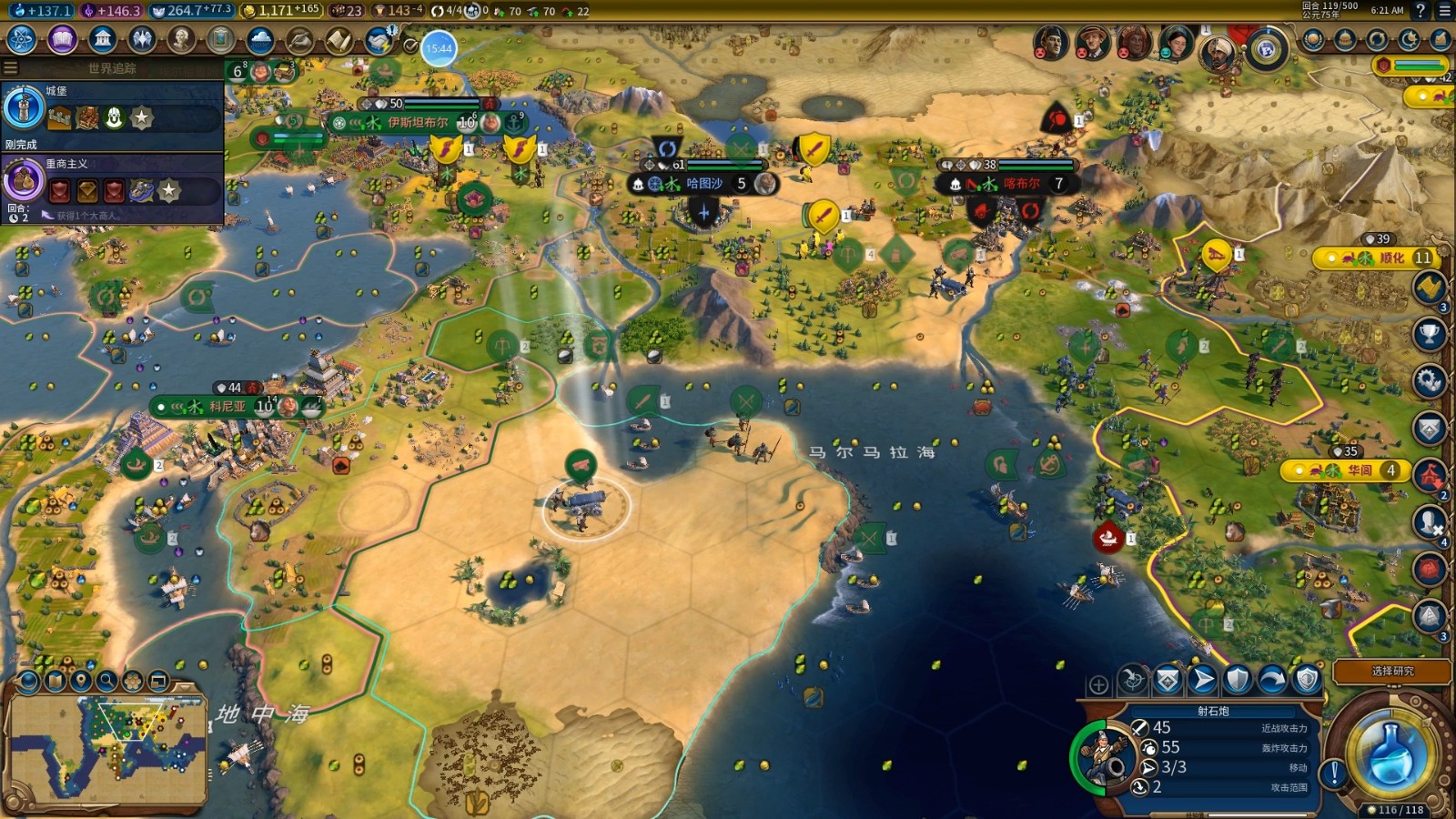Activate the fortify shield unit action

click(1238, 679)
